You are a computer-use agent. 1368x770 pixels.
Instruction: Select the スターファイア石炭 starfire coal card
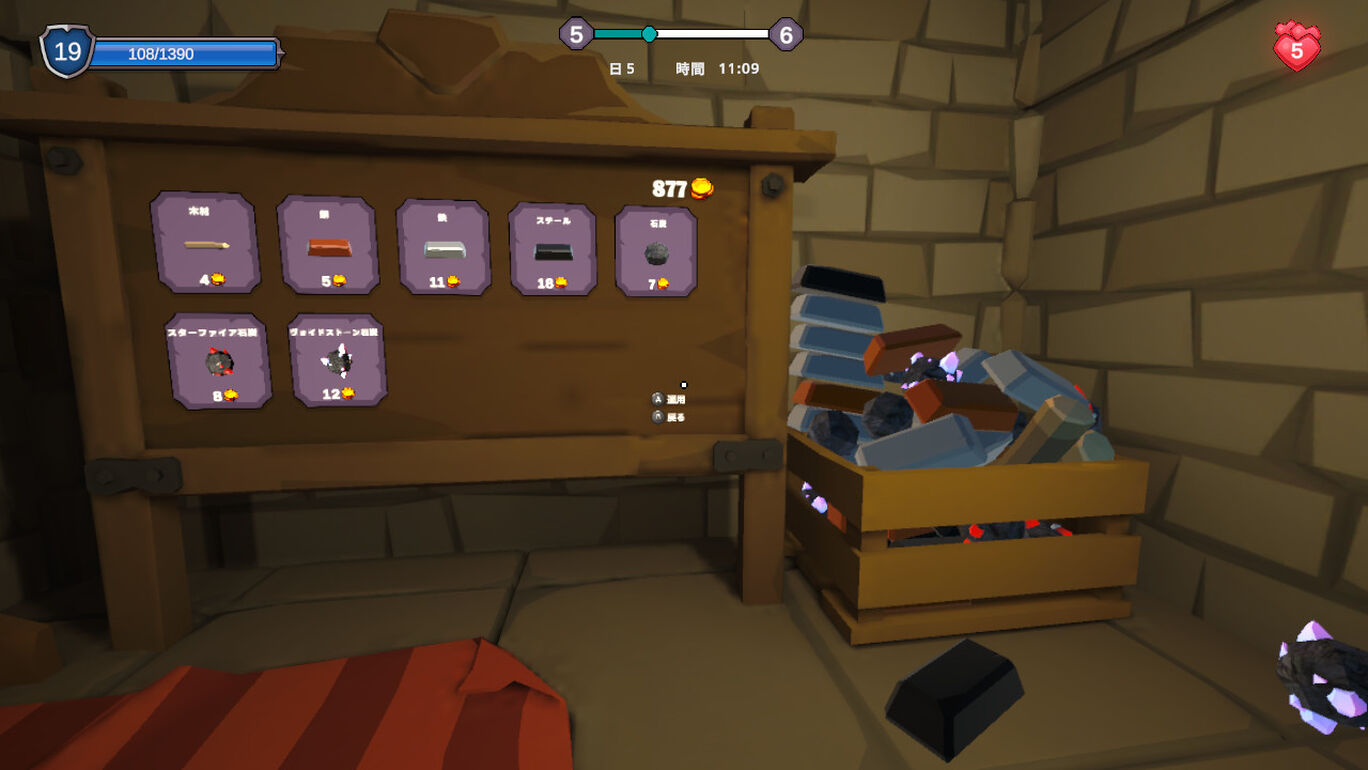(x=219, y=361)
